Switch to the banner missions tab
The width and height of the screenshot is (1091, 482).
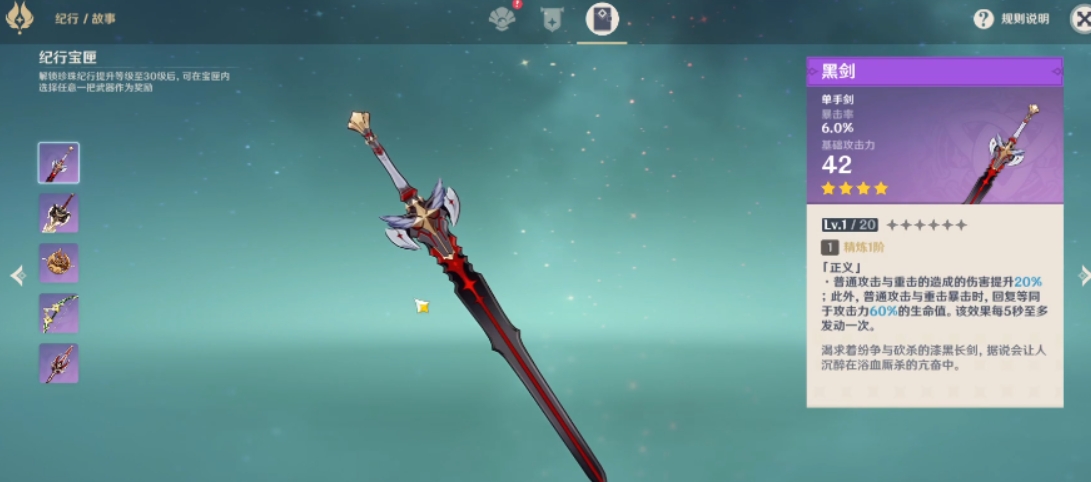click(x=551, y=18)
